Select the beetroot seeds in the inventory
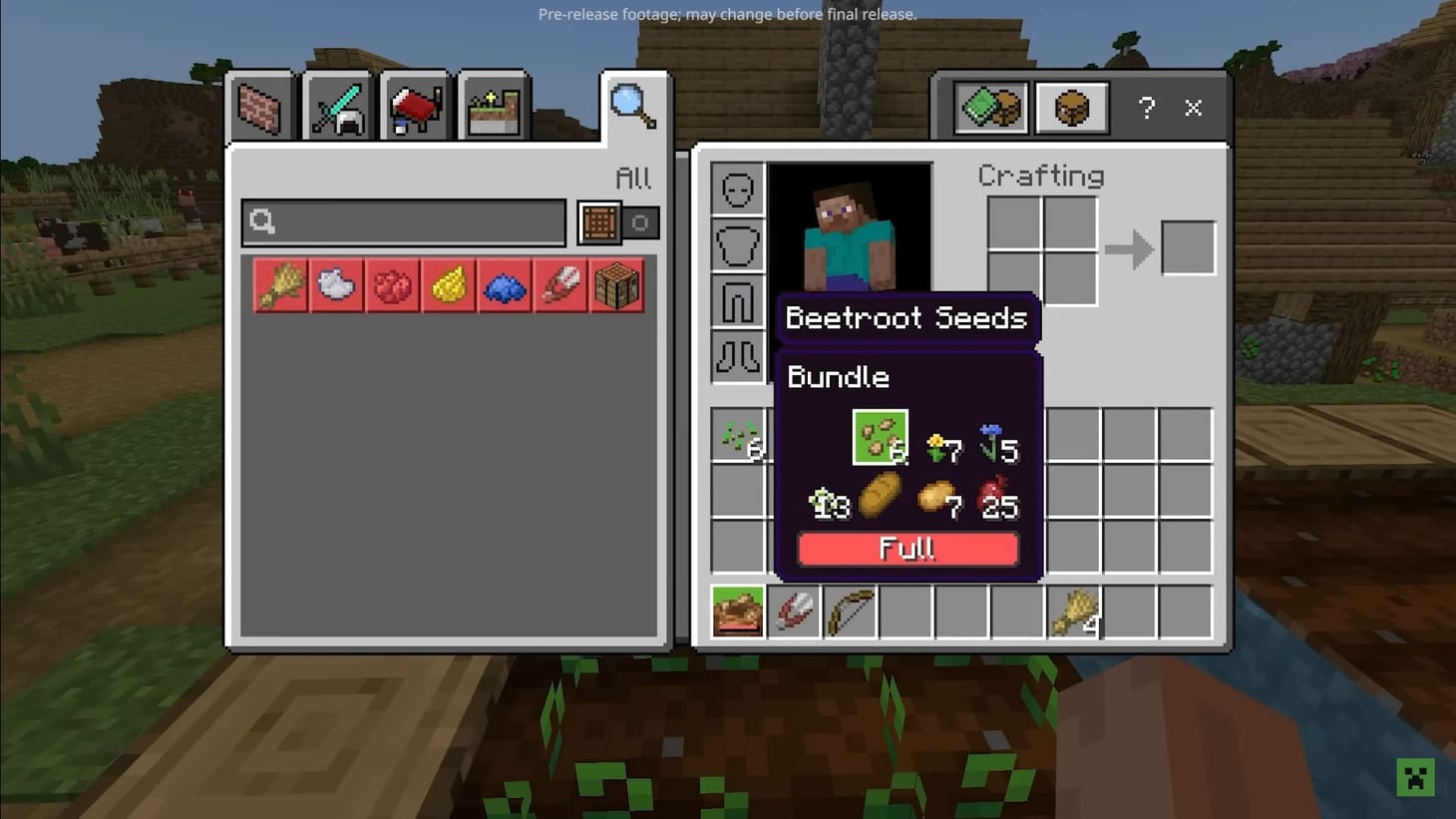This screenshot has height=819, width=1456. pos(738,436)
